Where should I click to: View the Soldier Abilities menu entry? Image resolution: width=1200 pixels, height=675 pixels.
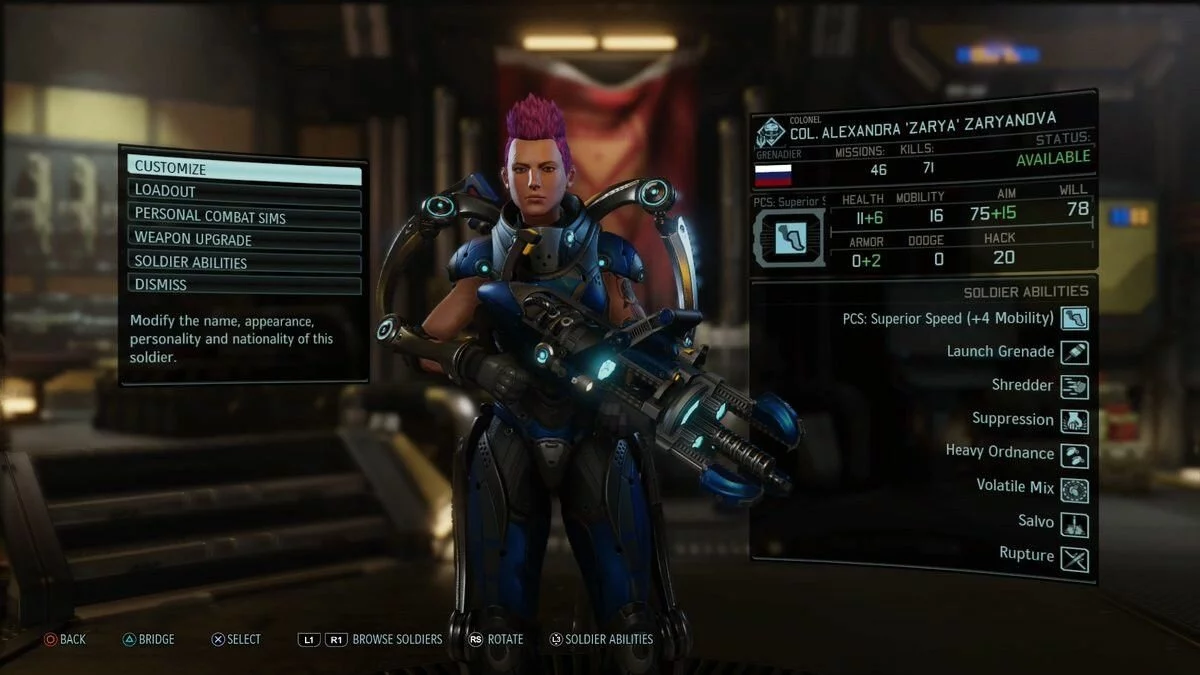coord(244,263)
